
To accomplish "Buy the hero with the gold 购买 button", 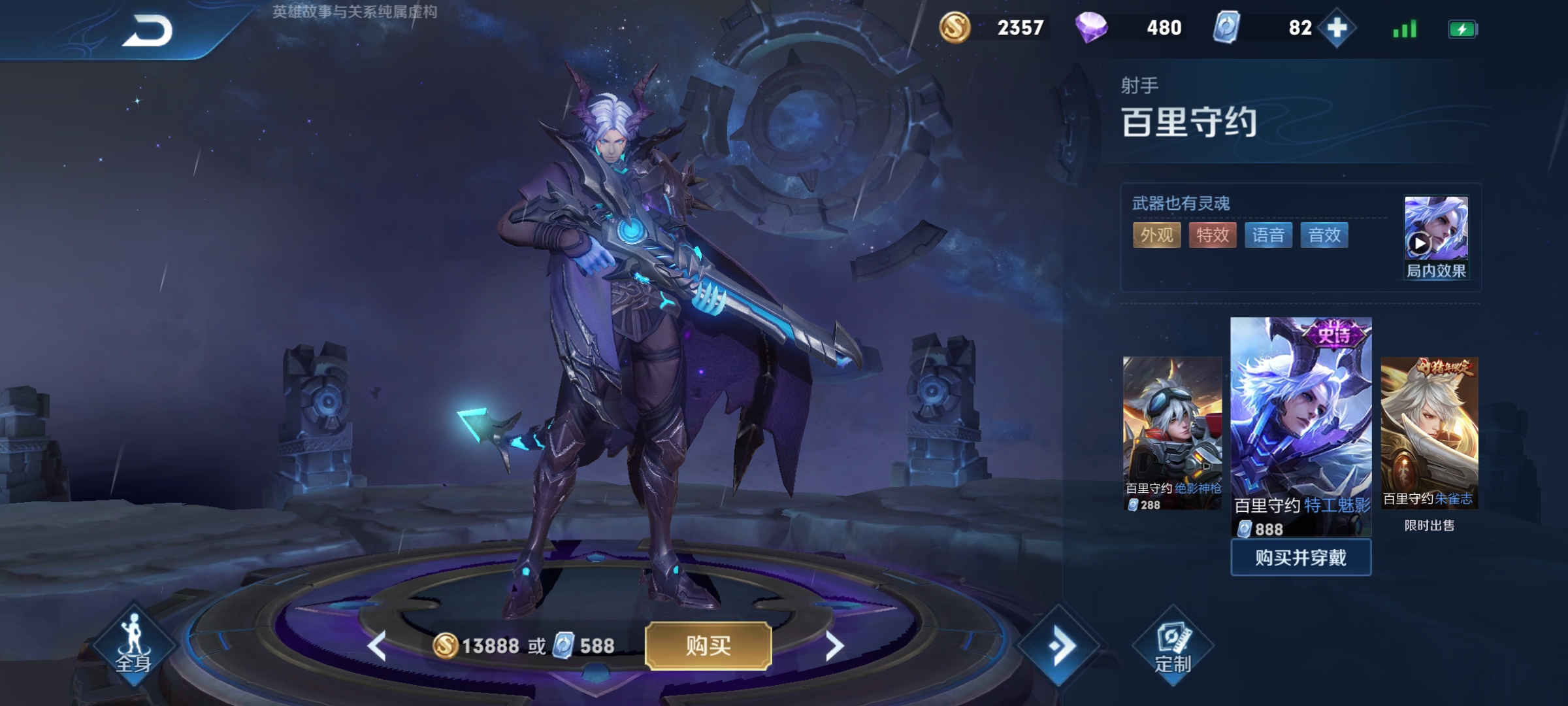I will pos(708,646).
